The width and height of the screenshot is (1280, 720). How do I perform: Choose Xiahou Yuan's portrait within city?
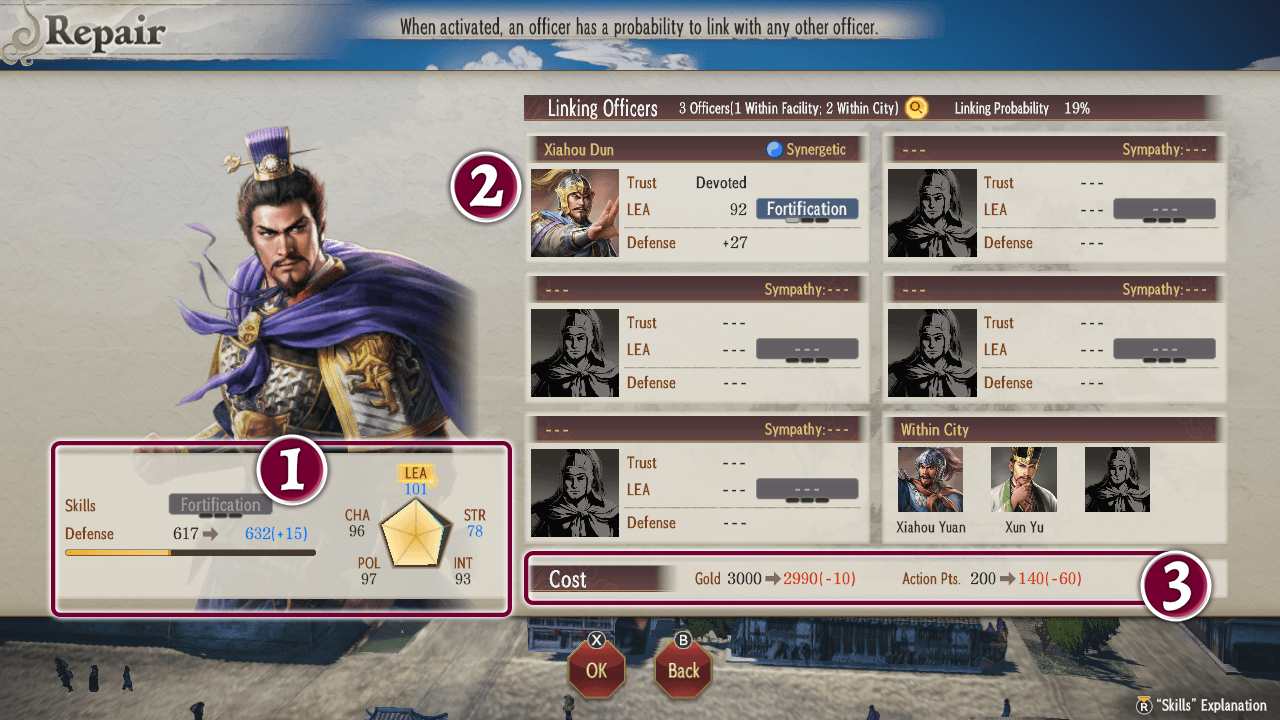point(930,480)
